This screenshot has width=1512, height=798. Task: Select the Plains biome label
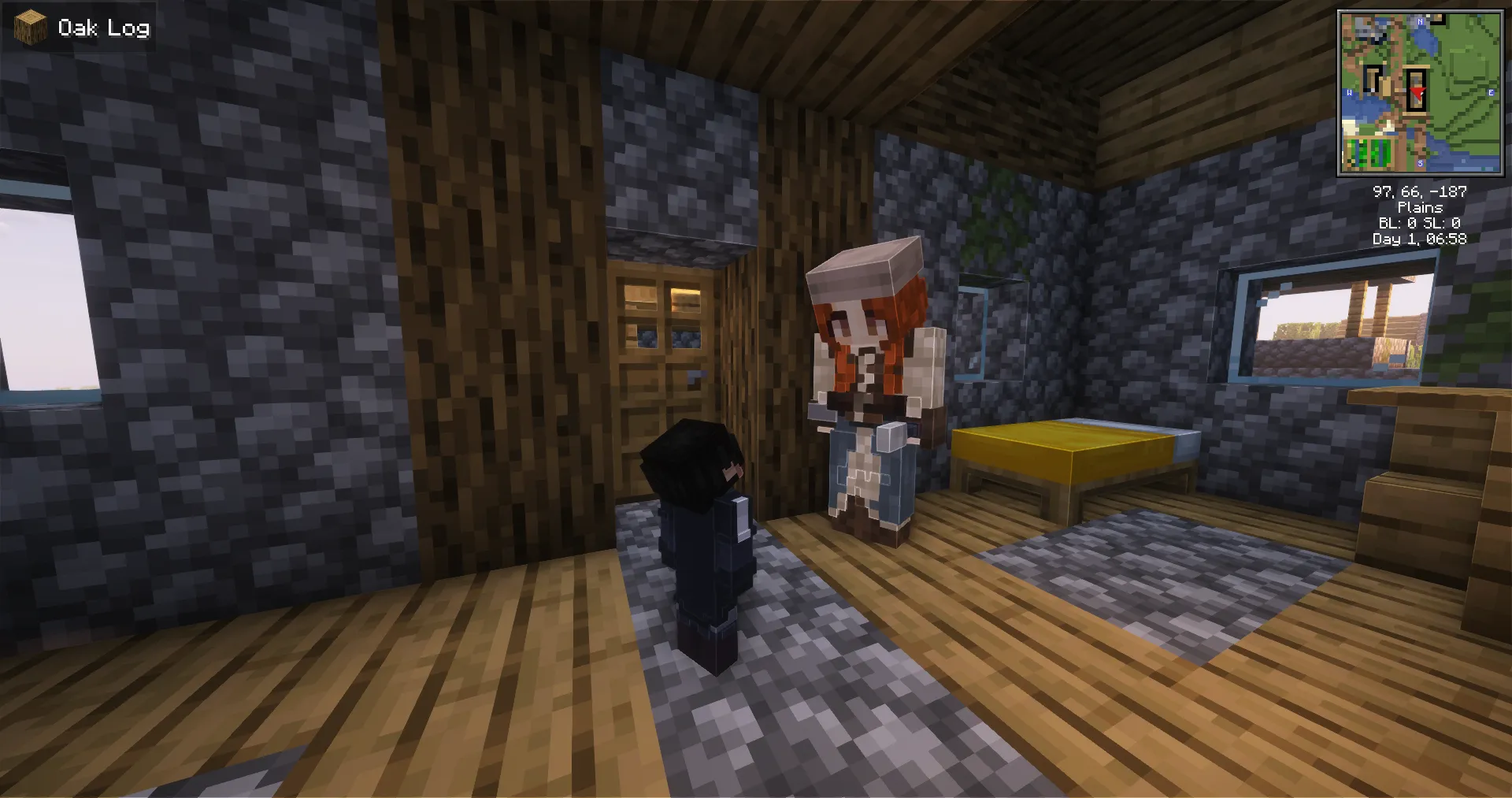tap(1421, 207)
